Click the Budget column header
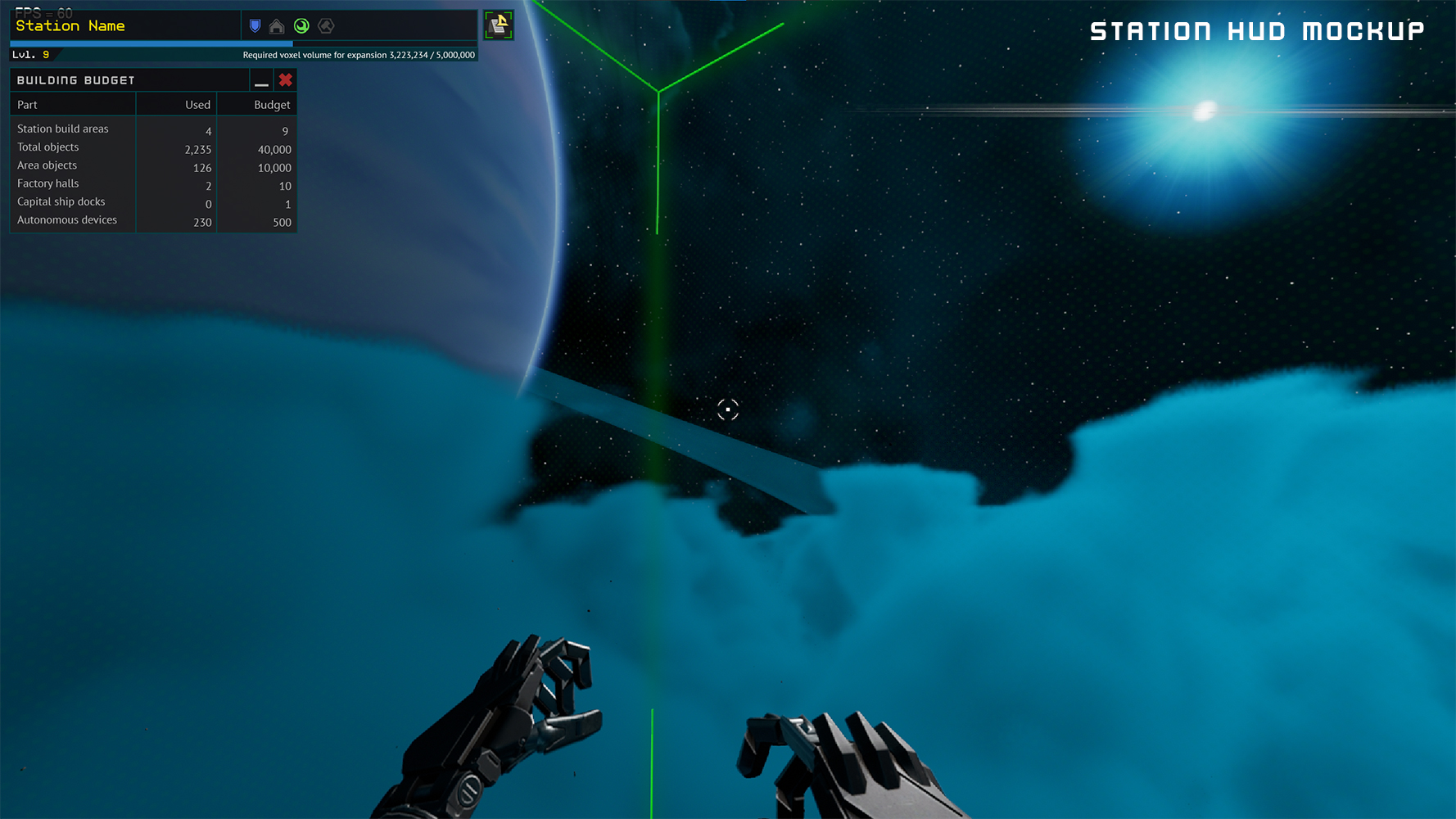1456x819 pixels. point(272,105)
